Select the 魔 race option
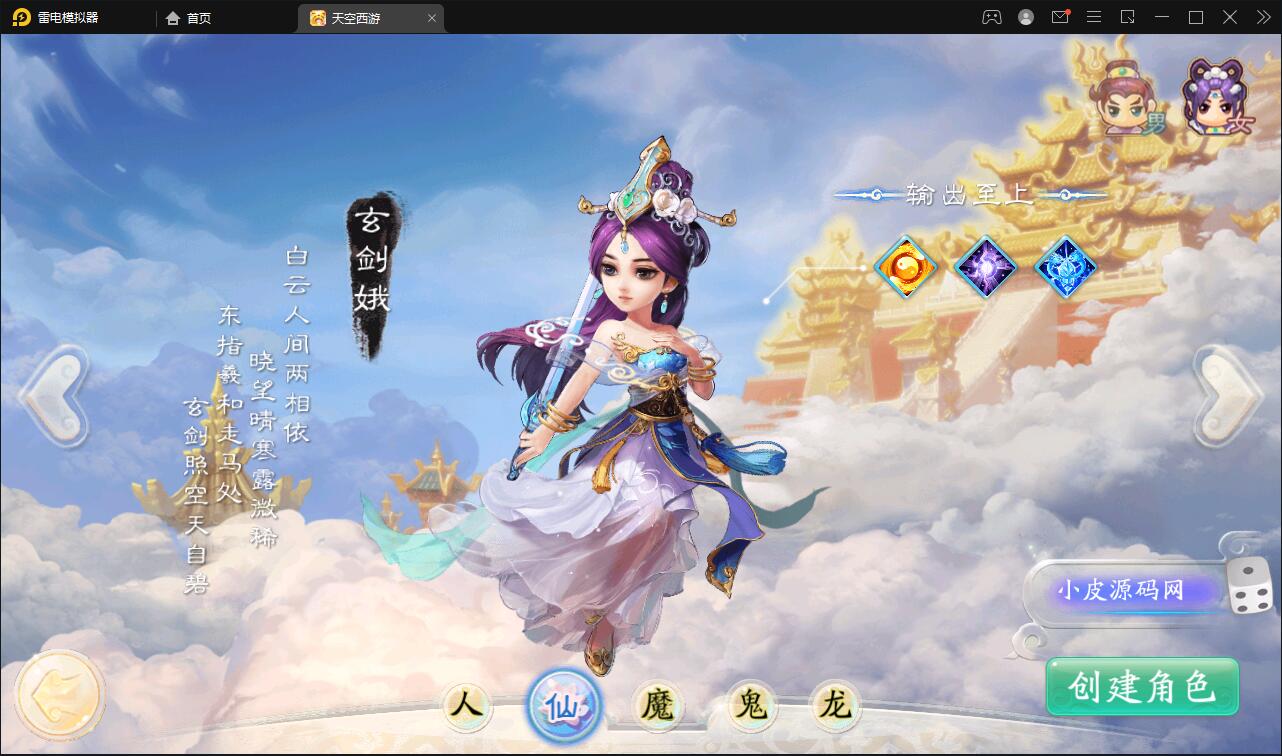 (657, 706)
